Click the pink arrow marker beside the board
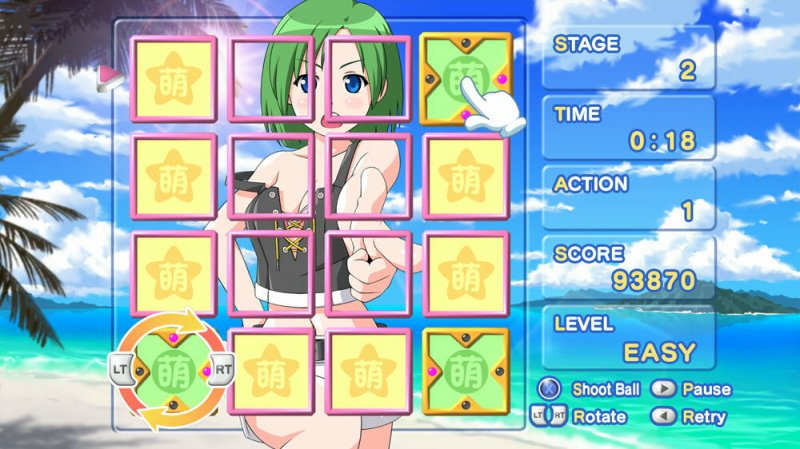 click(105, 76)
